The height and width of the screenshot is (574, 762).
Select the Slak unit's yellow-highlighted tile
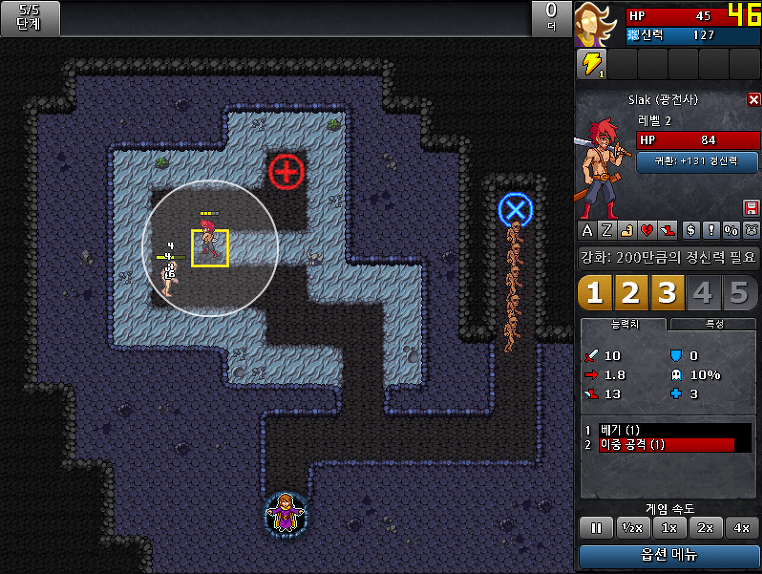(210, 248)
